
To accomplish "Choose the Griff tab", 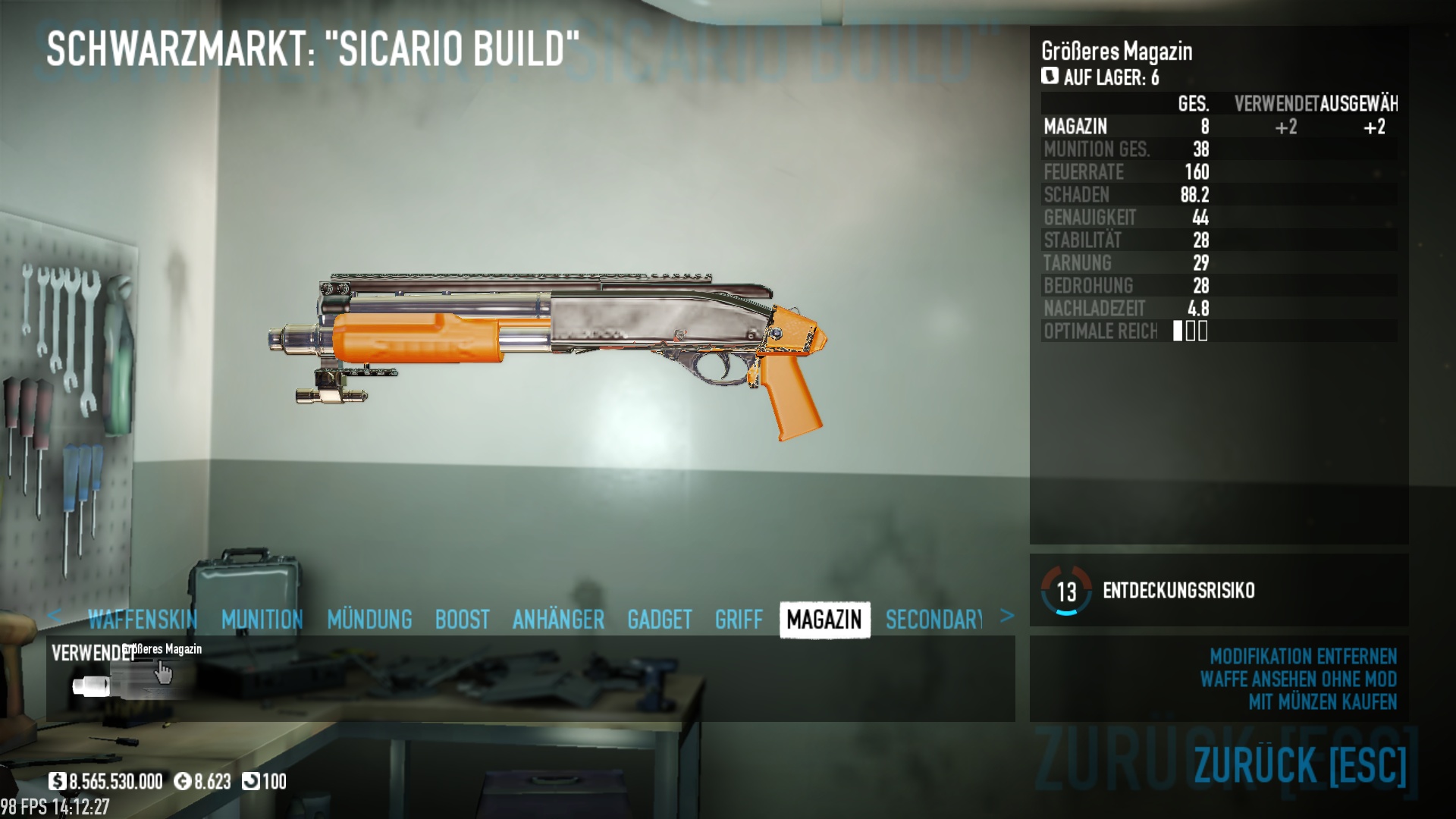I will [739, 620].
